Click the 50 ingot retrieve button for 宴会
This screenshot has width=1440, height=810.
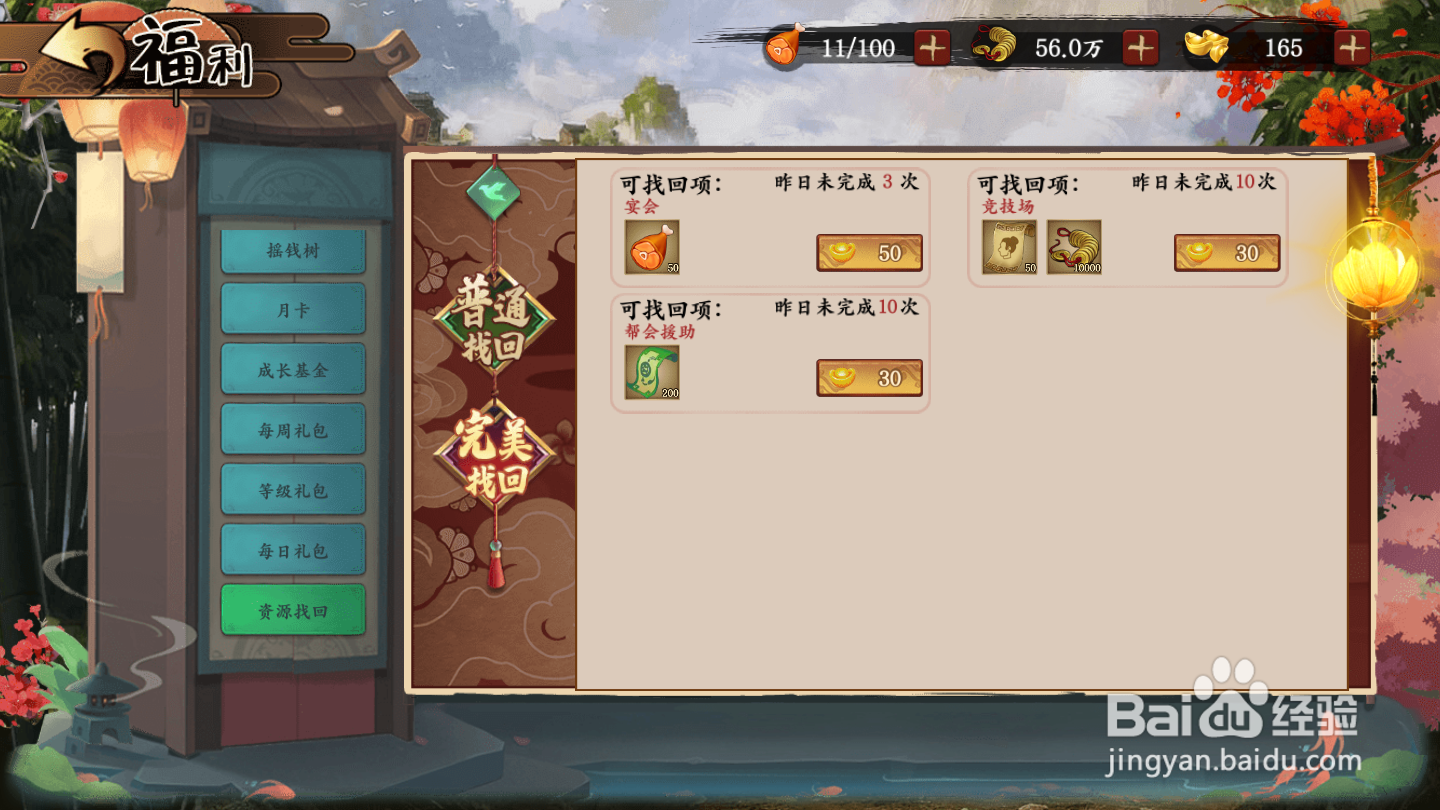point(869,252)
